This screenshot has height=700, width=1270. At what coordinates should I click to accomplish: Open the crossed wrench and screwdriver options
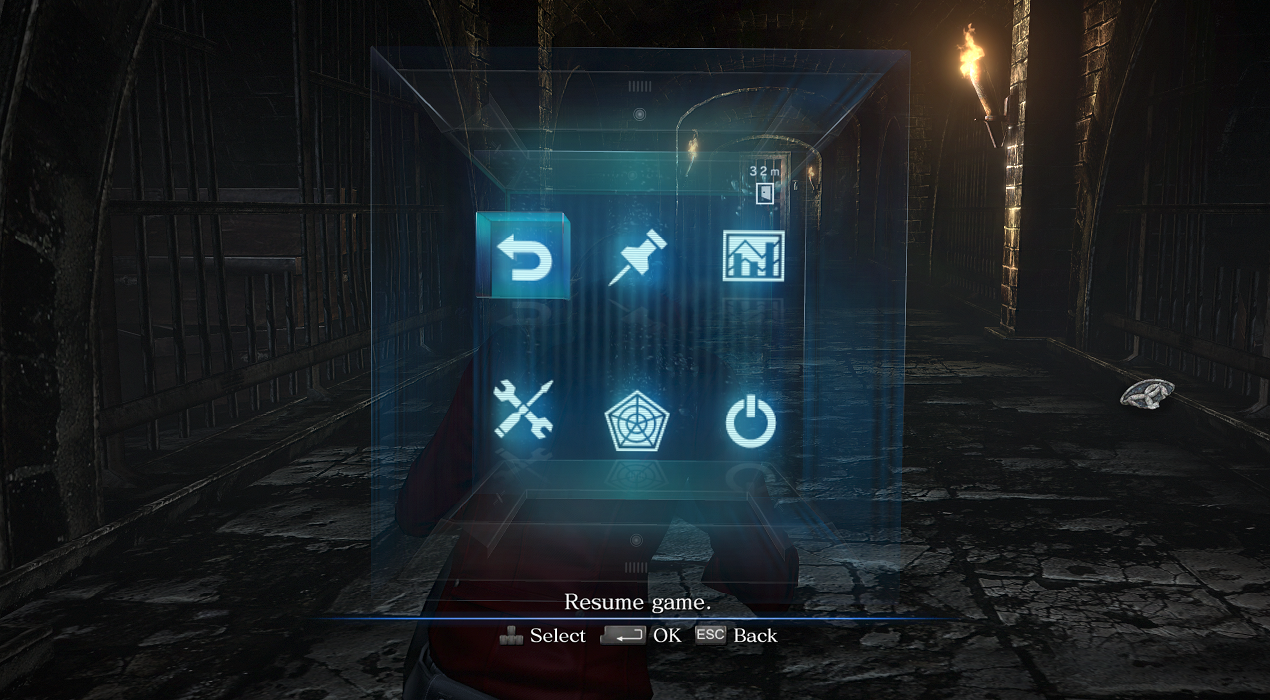[523, 410]
